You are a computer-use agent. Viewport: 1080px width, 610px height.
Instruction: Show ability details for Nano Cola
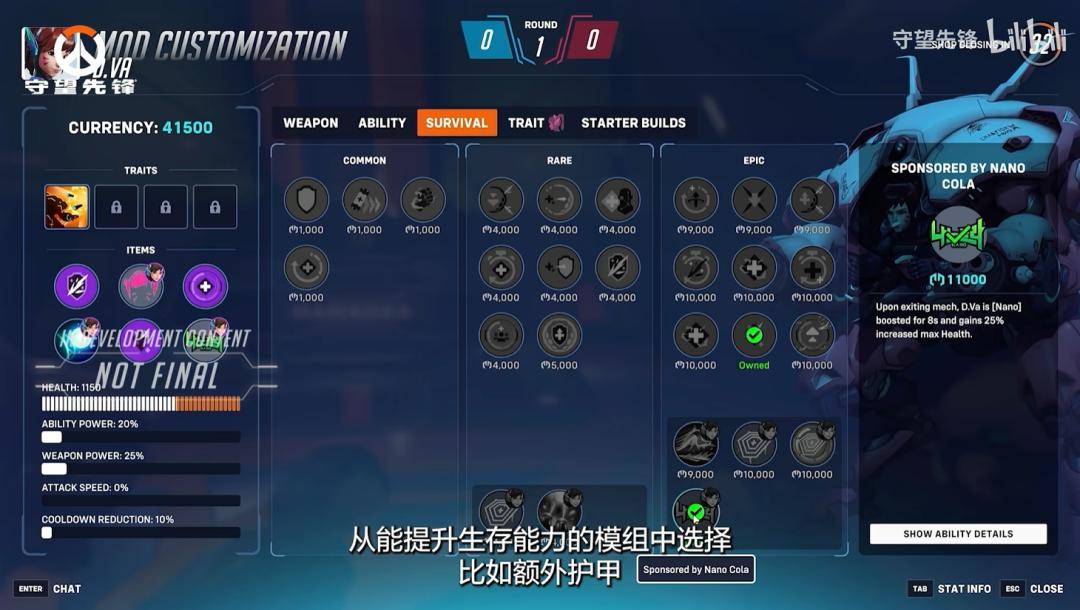coord(958,534)
